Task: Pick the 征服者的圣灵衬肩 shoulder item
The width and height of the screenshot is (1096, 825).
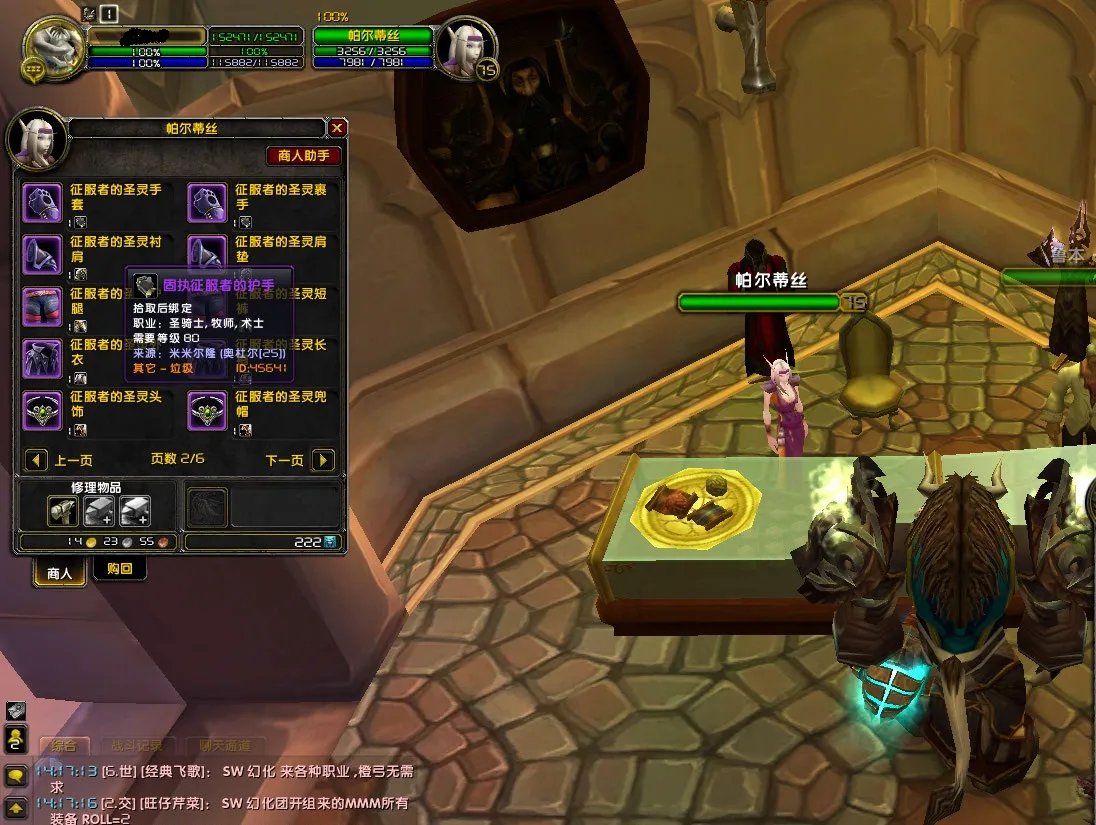Action: (42, 255)
